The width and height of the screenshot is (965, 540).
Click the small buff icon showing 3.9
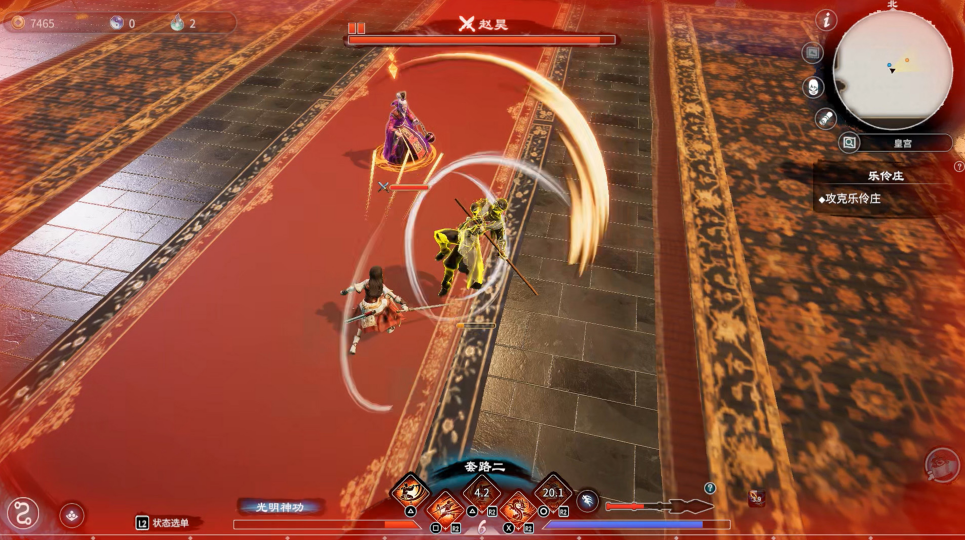(757, 497)
